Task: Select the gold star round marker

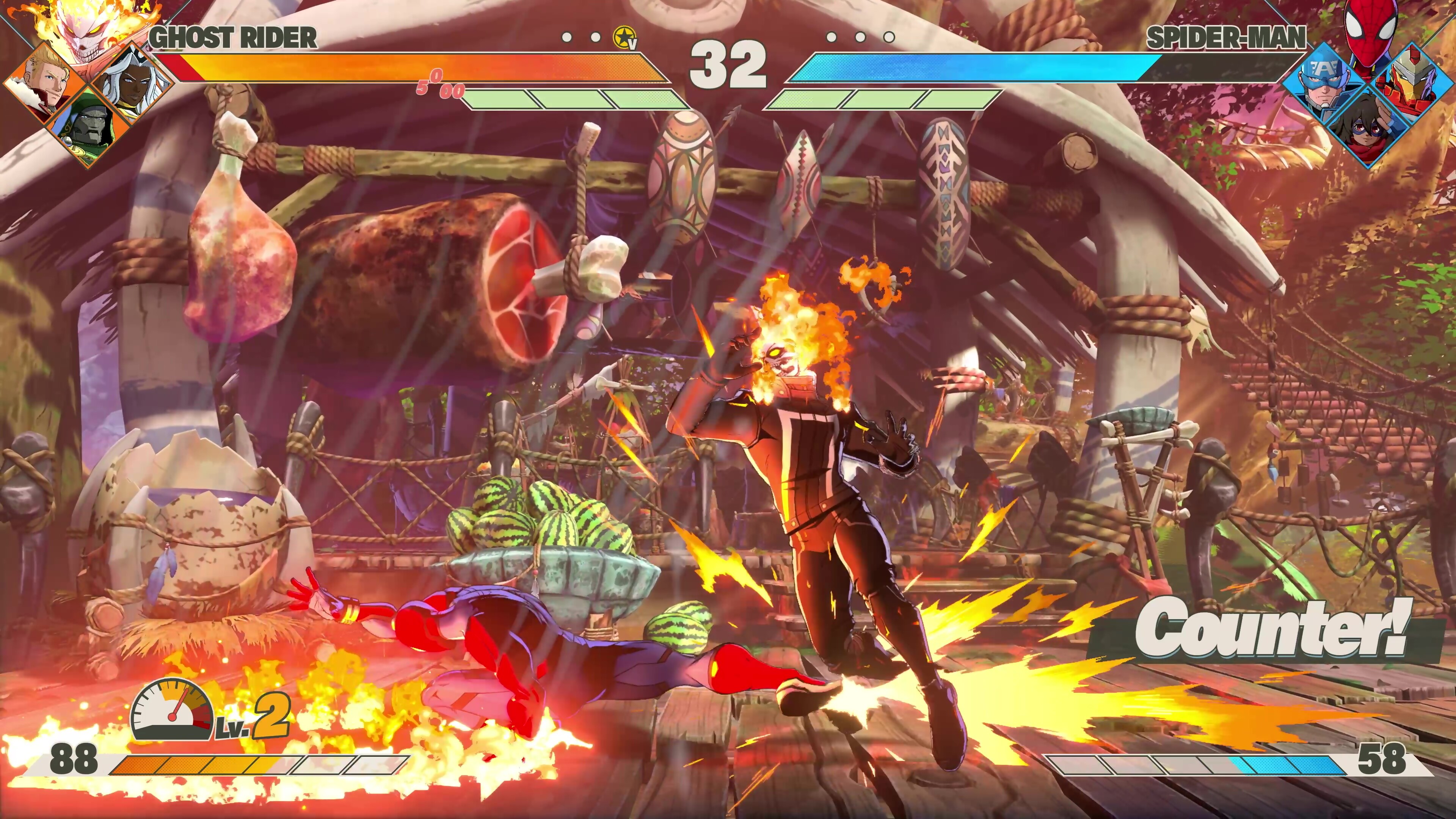Action: 624,38
